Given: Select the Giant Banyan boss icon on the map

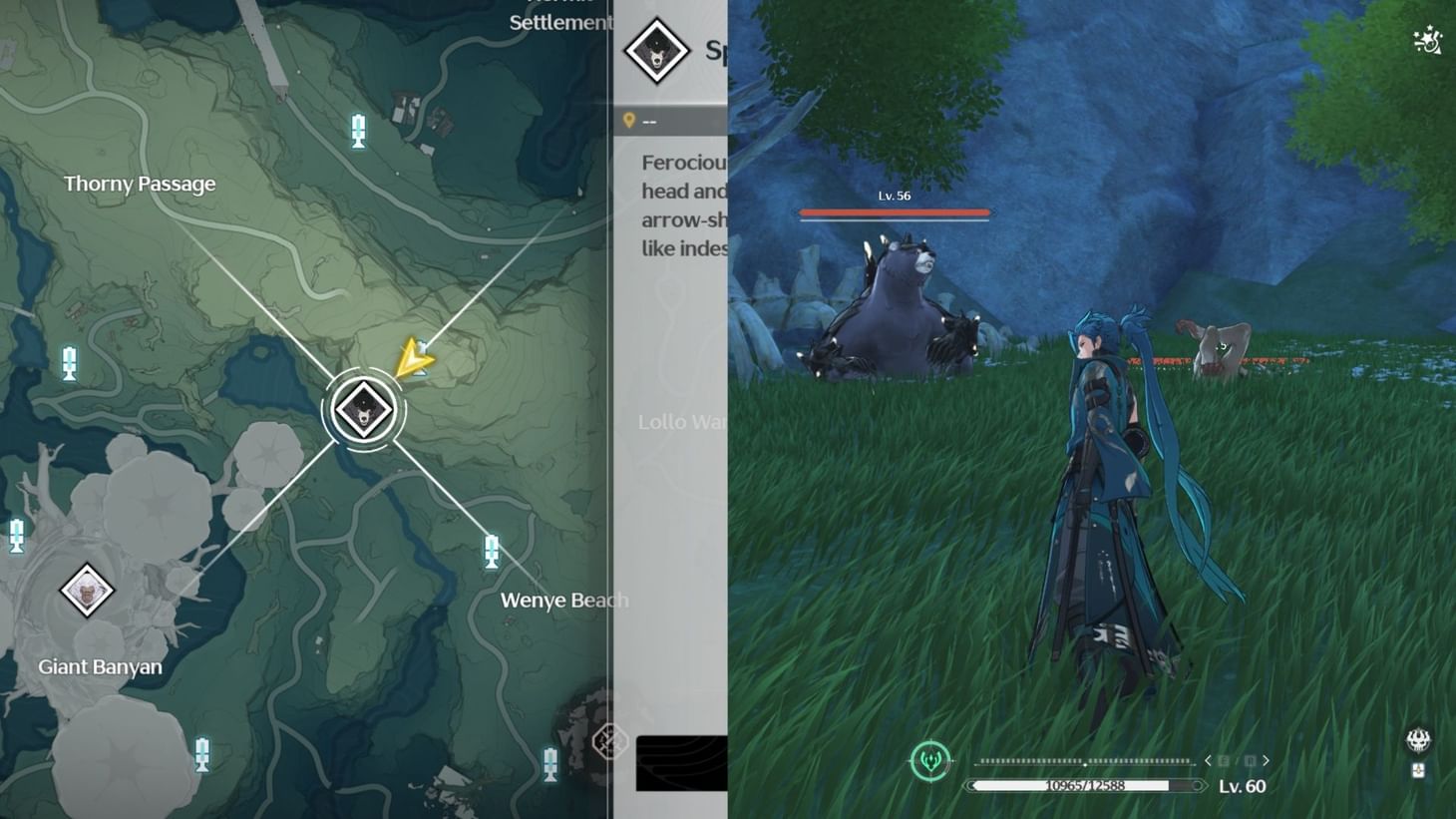Looking at the screenshot, I should pyautogui.click(x=85, y=591).
